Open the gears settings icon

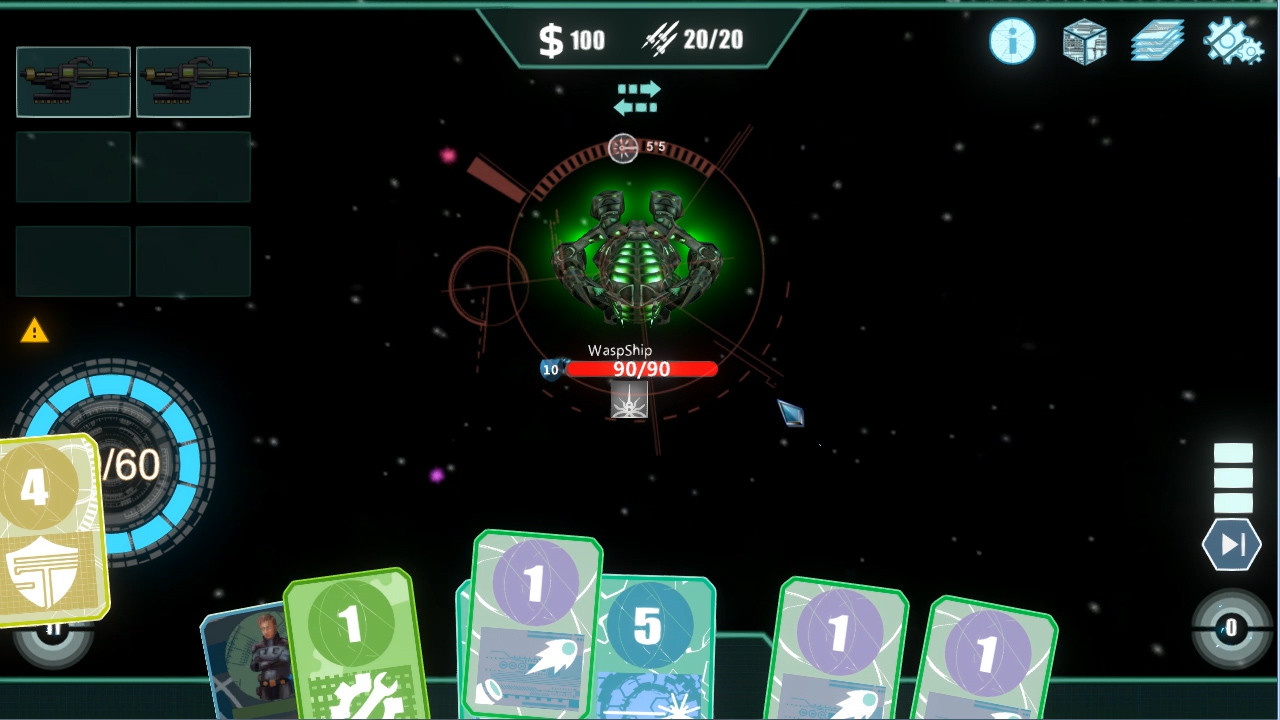click(x=1231, y=41)
